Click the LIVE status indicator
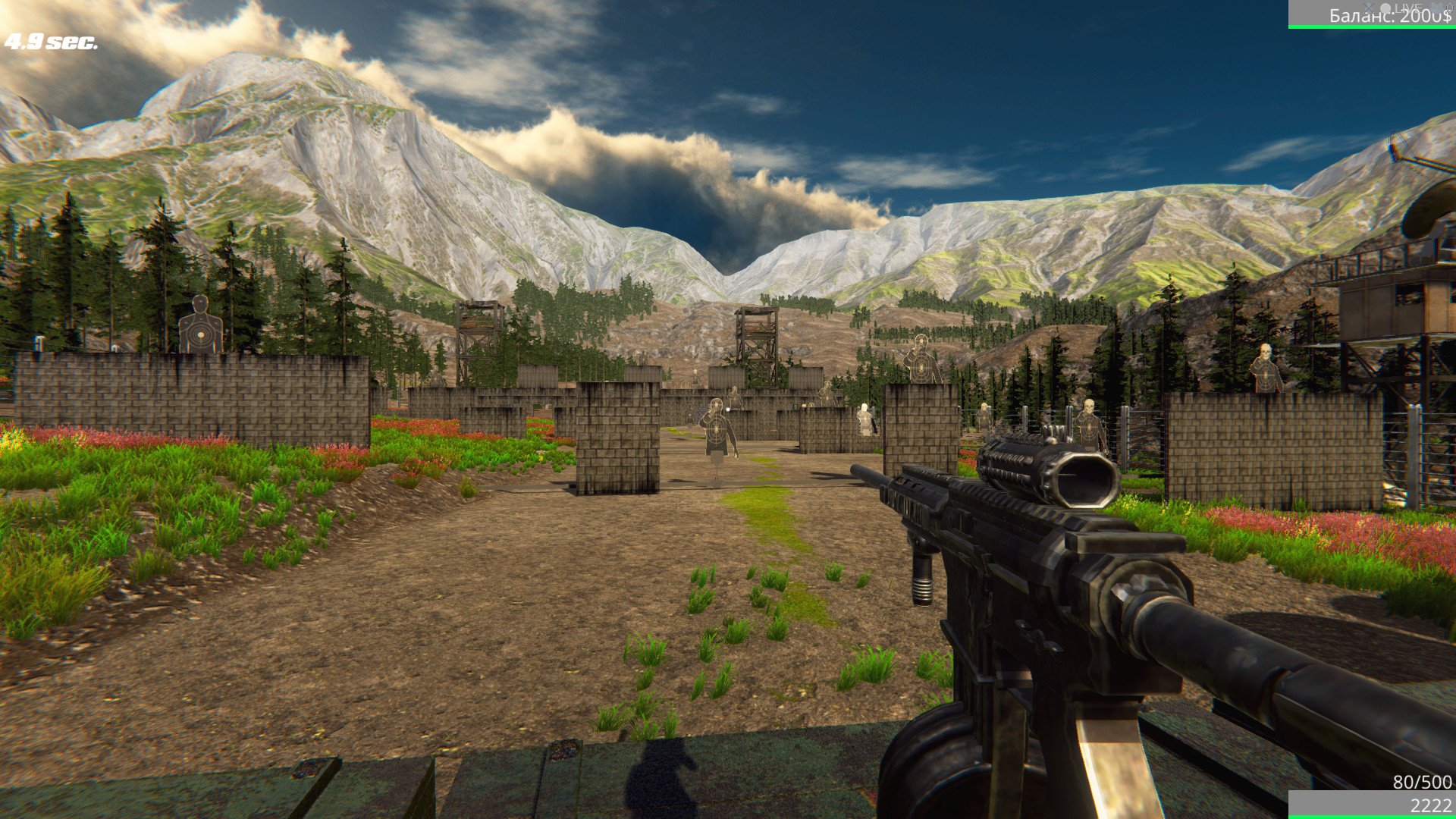Viewport: 1456px width, 819px height. point(1408,8)
